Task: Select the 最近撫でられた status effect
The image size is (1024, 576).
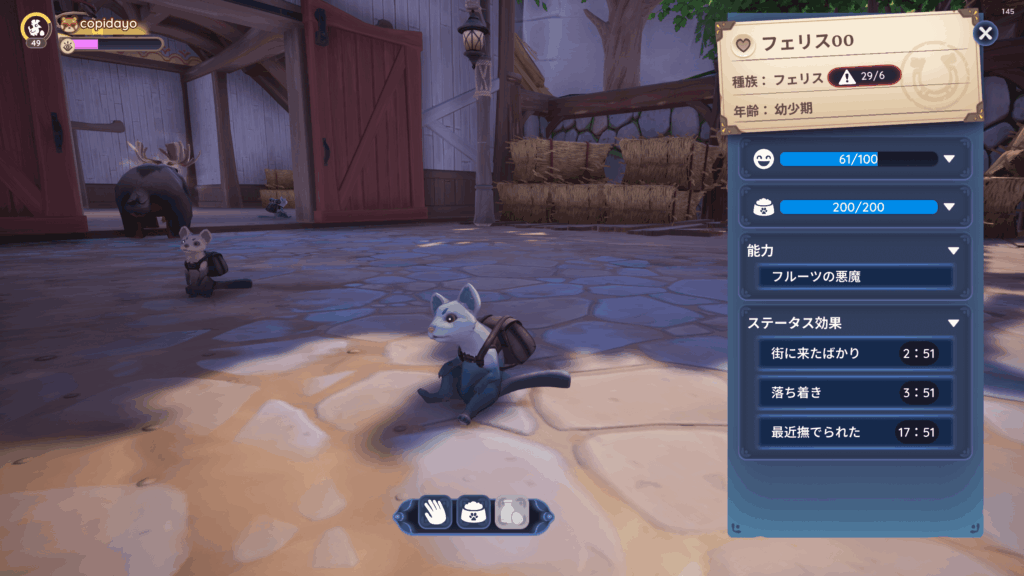Action: (x=855, y=432)
